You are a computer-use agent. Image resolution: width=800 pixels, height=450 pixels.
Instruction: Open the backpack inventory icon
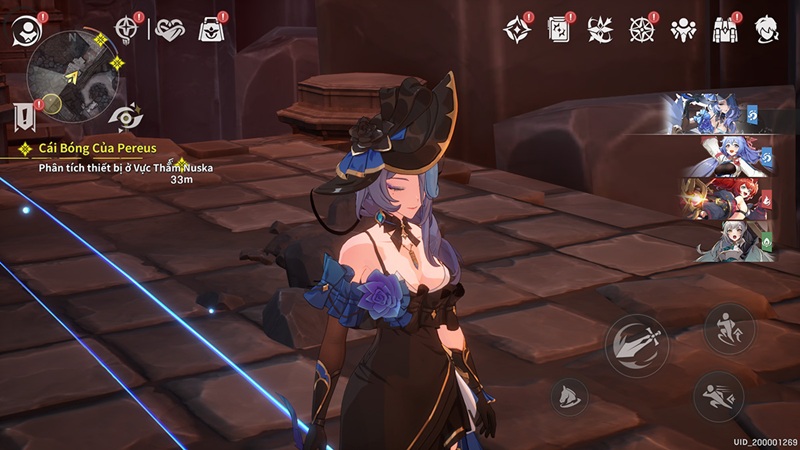click(x=725, y=29)
